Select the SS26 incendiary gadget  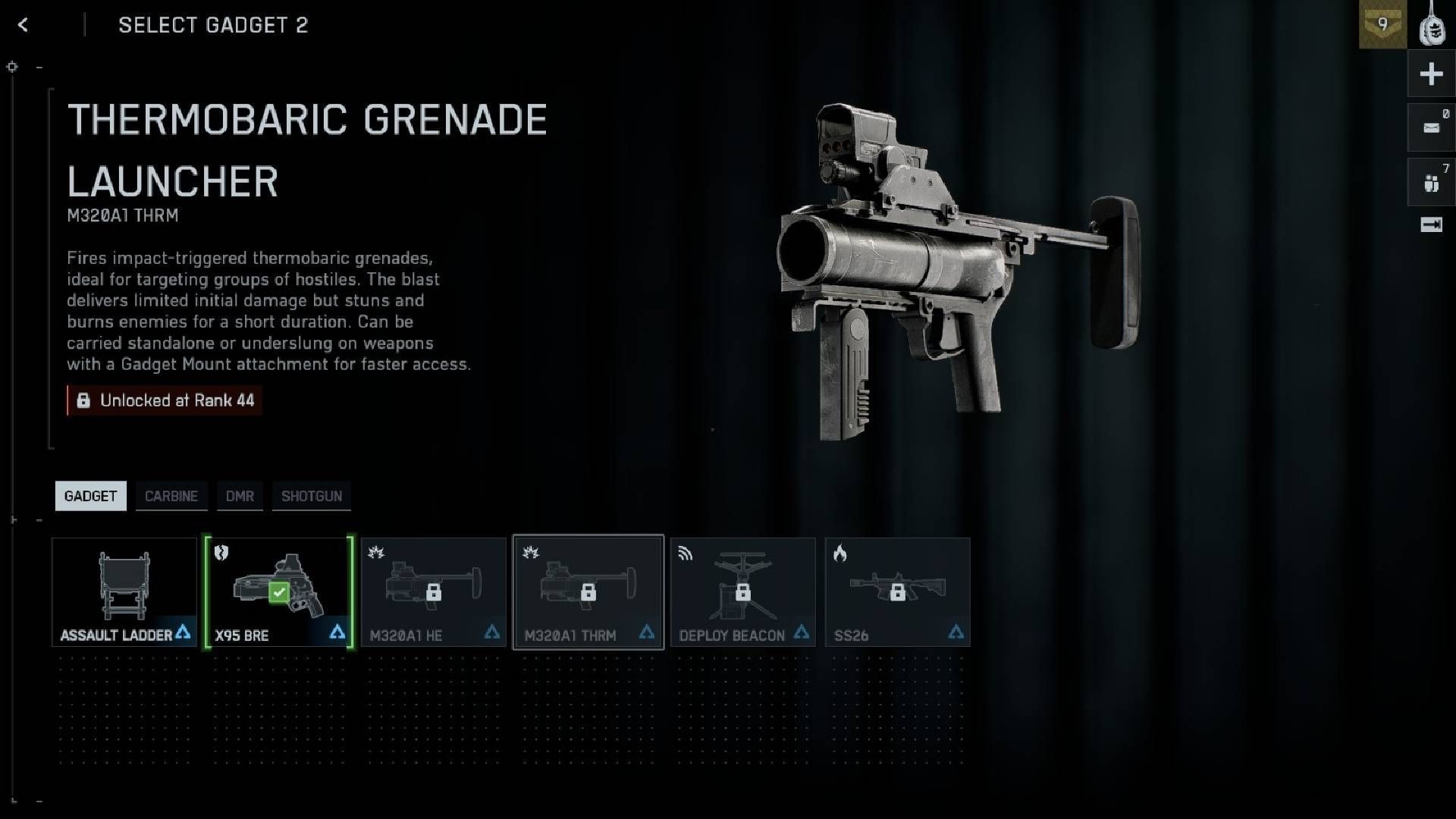coord(898,592)
